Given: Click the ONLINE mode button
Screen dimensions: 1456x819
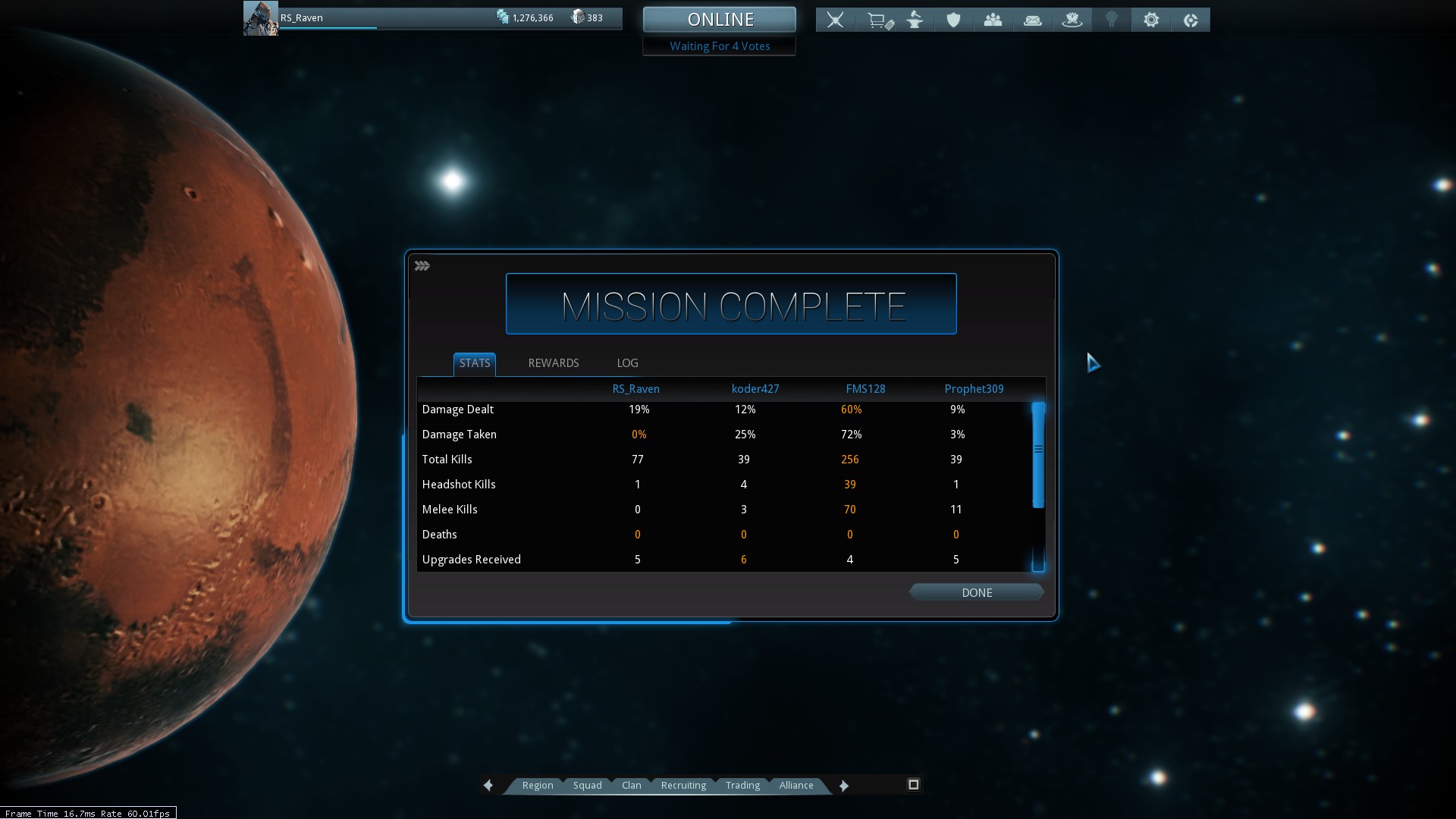Looking at the screenshot, I should (720, 20).
